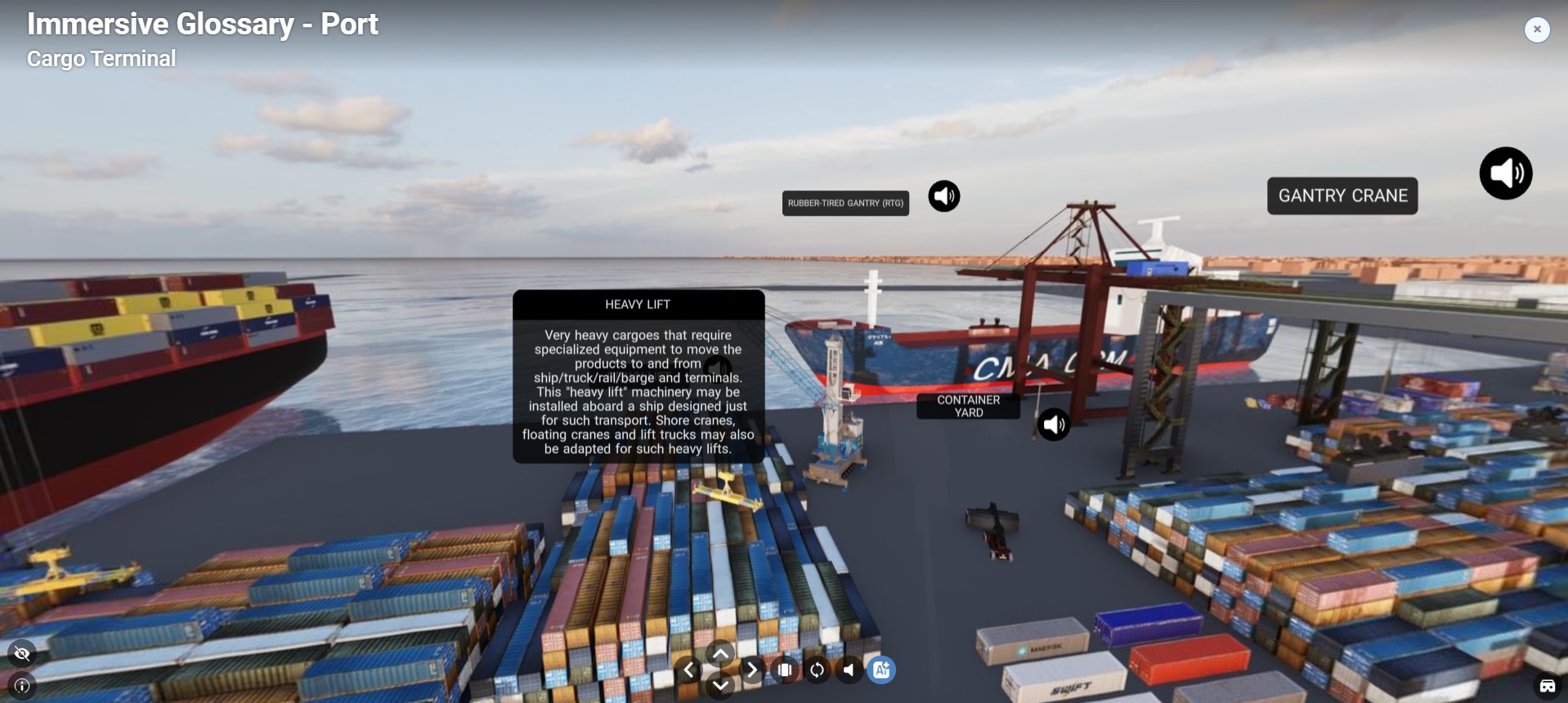The height and width of the screenshot is (703, 1568).
Task: Play audio for the Gantry Crane term
Action: (1505, 173)
